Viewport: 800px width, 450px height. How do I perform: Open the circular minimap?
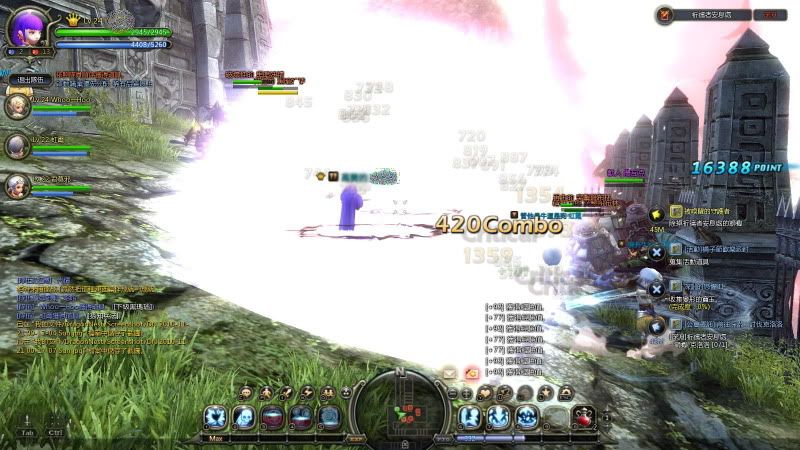point(400,408)
